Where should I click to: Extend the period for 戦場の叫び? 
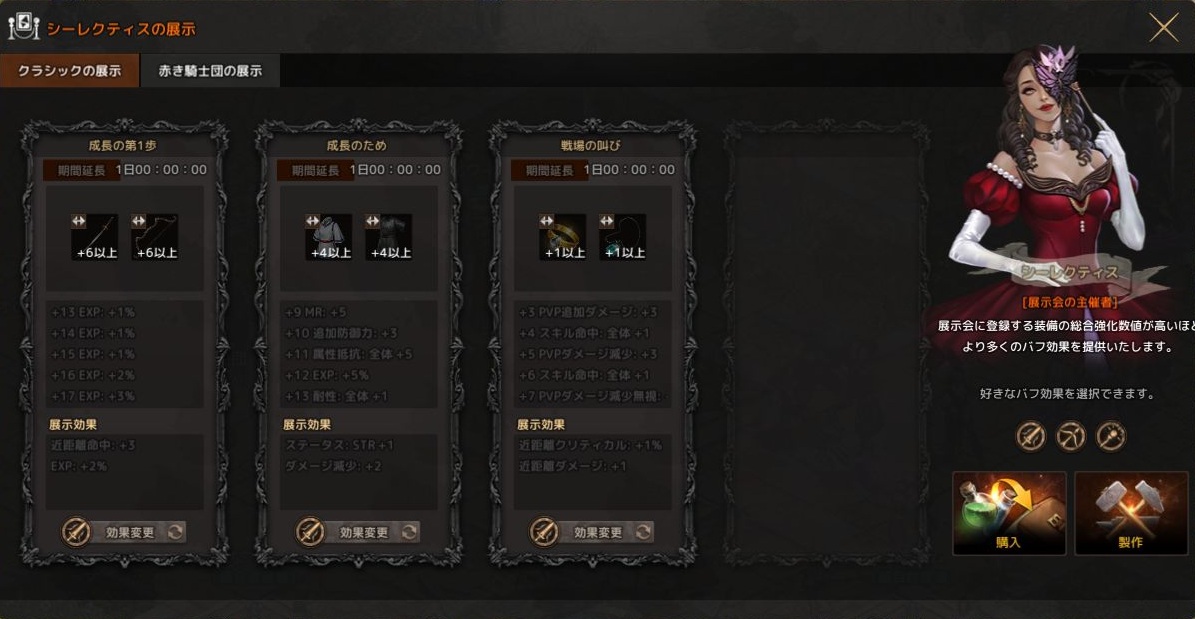[548, 170]
